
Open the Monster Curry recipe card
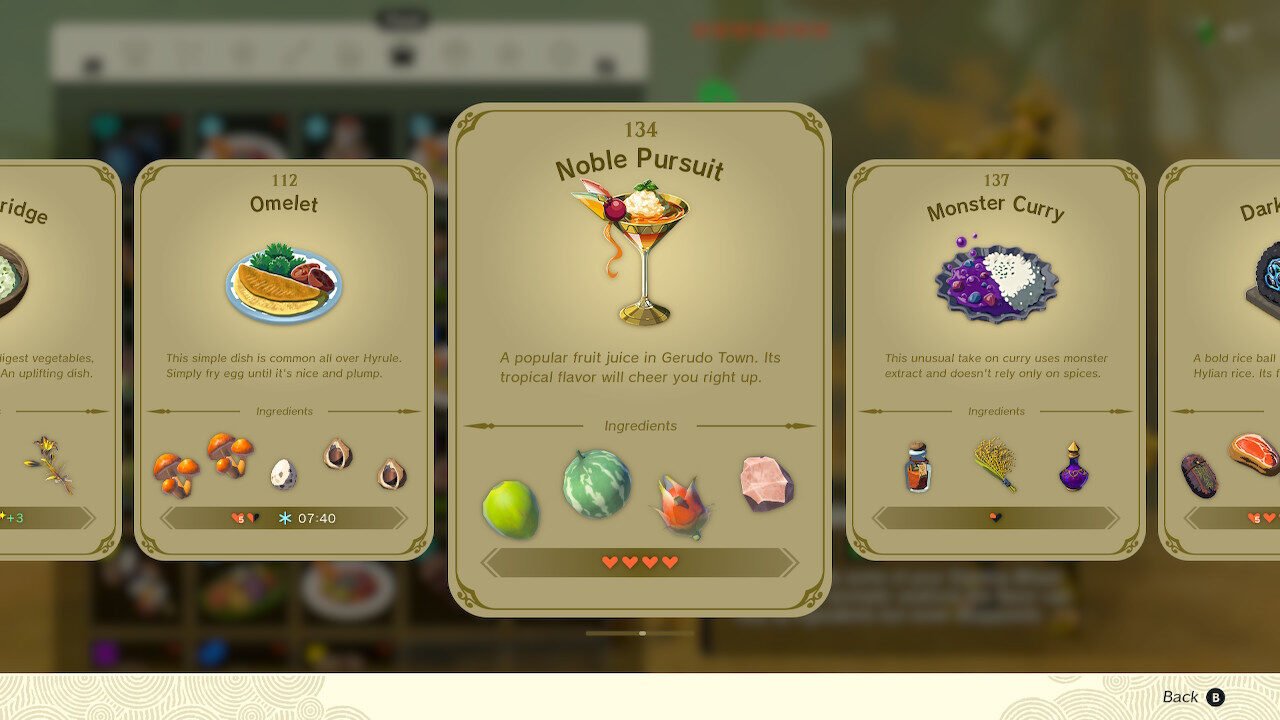point(995,360)
